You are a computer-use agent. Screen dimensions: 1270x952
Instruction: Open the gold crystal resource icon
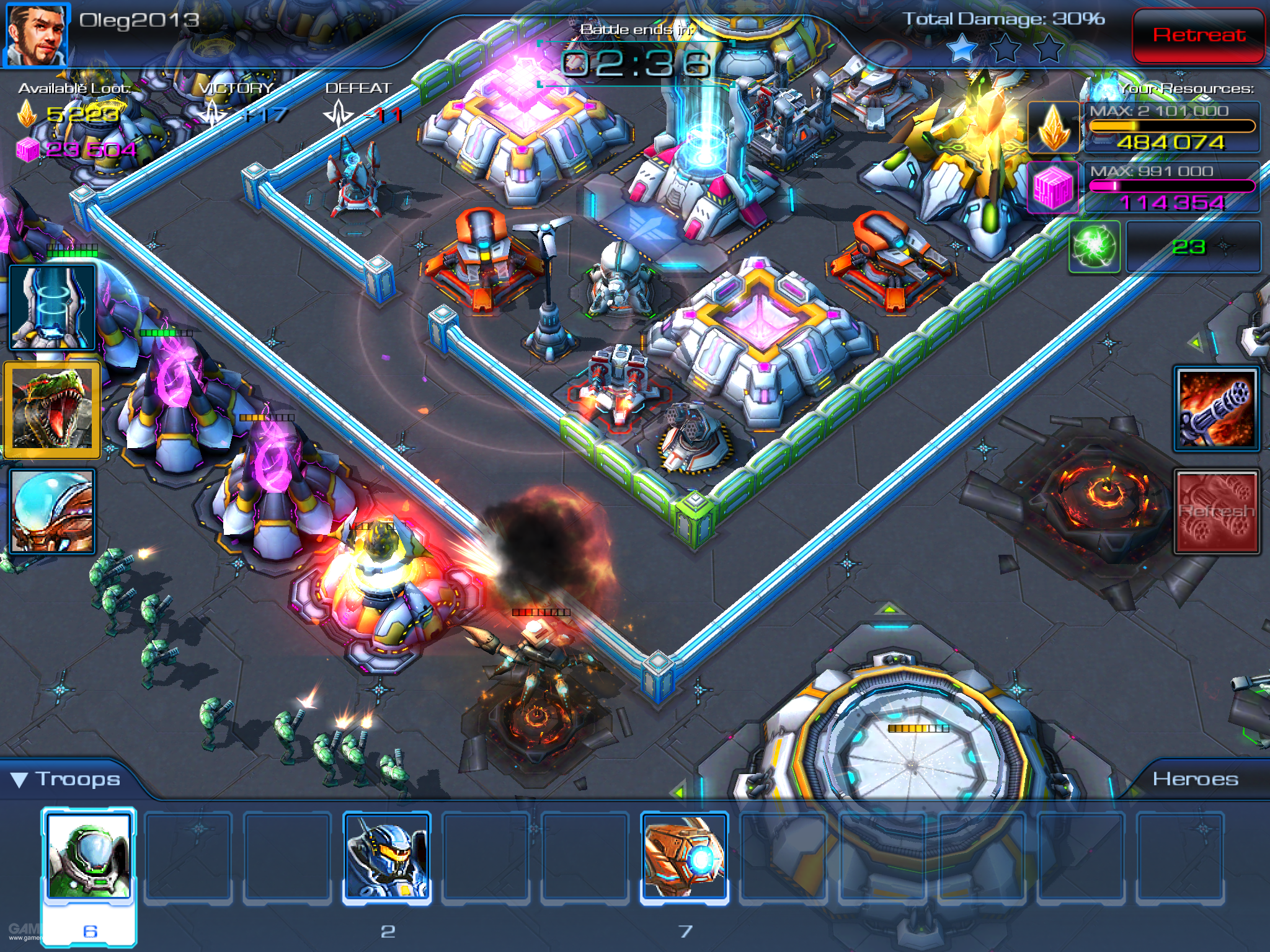(1054, 127)
